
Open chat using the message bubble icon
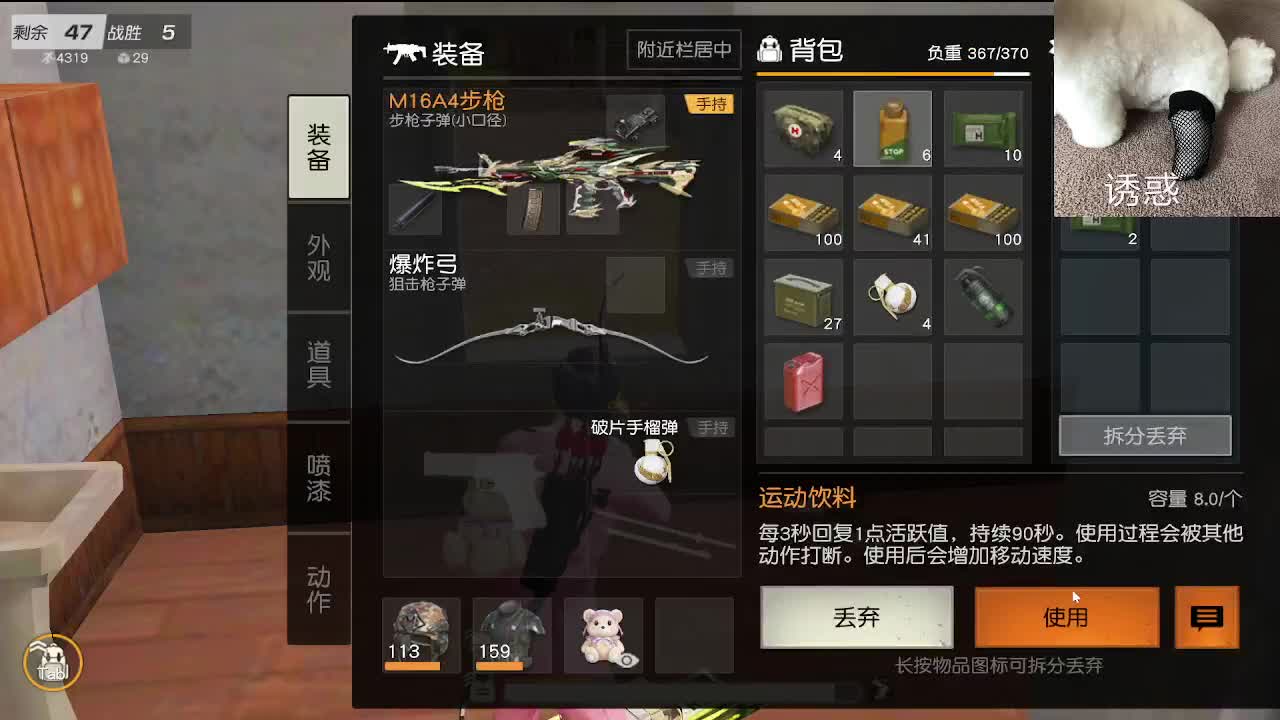point(1207,618)
